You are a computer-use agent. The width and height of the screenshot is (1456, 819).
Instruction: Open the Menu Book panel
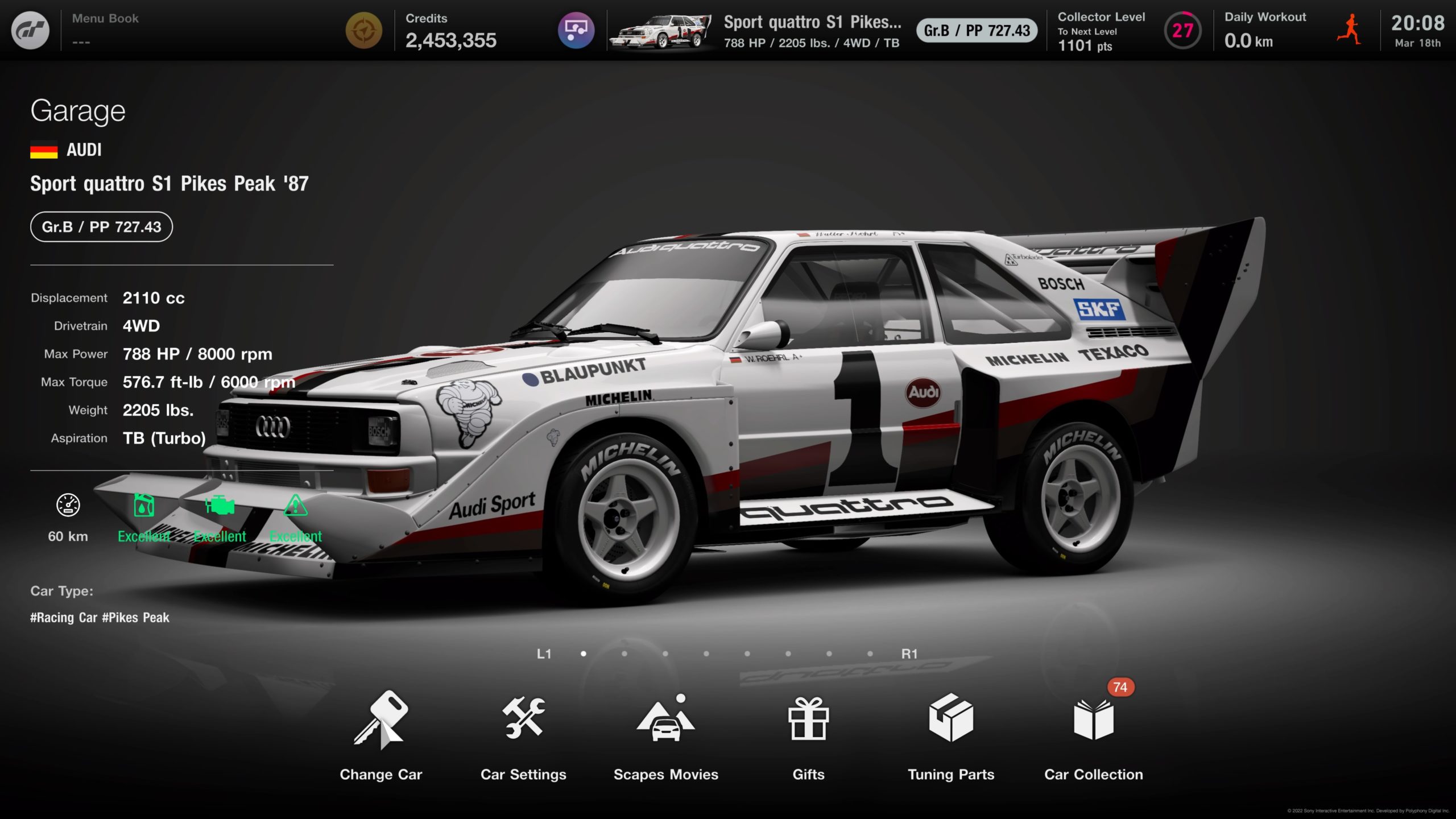pos(106,30)
